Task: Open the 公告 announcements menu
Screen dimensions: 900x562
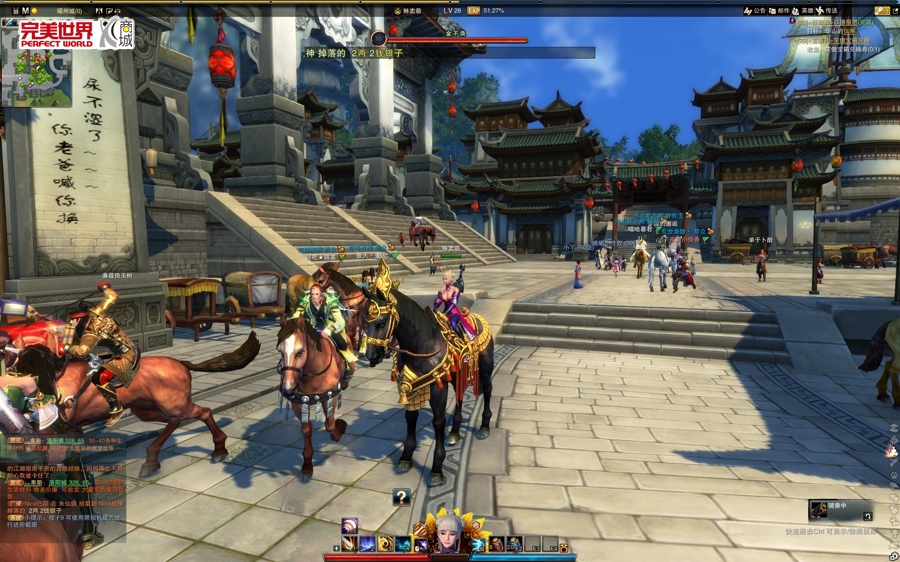Action: click(x=753, y=10)
